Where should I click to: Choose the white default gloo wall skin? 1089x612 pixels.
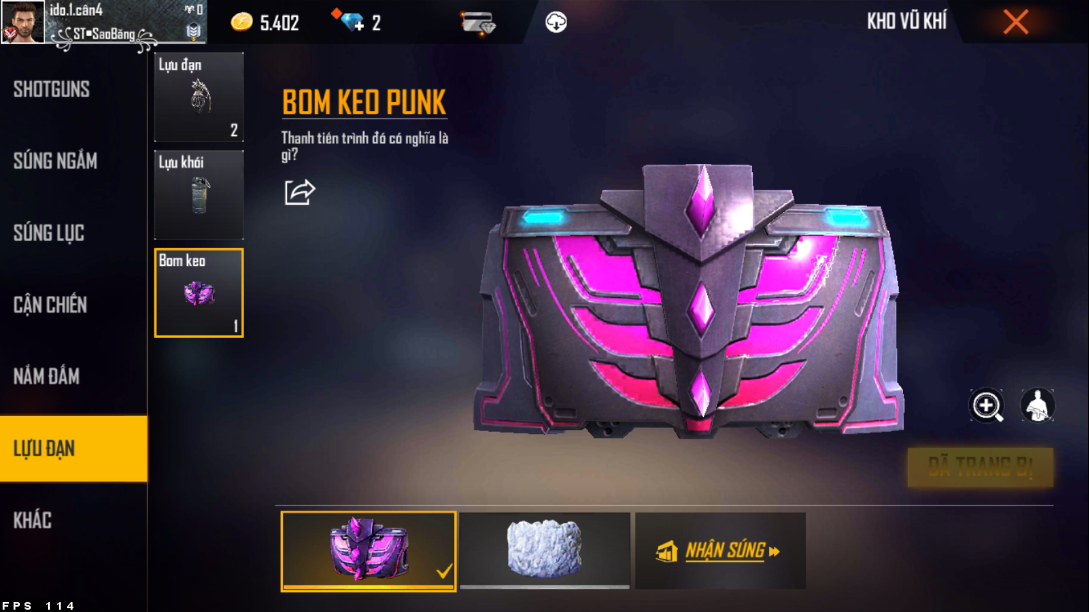[544, 549]
